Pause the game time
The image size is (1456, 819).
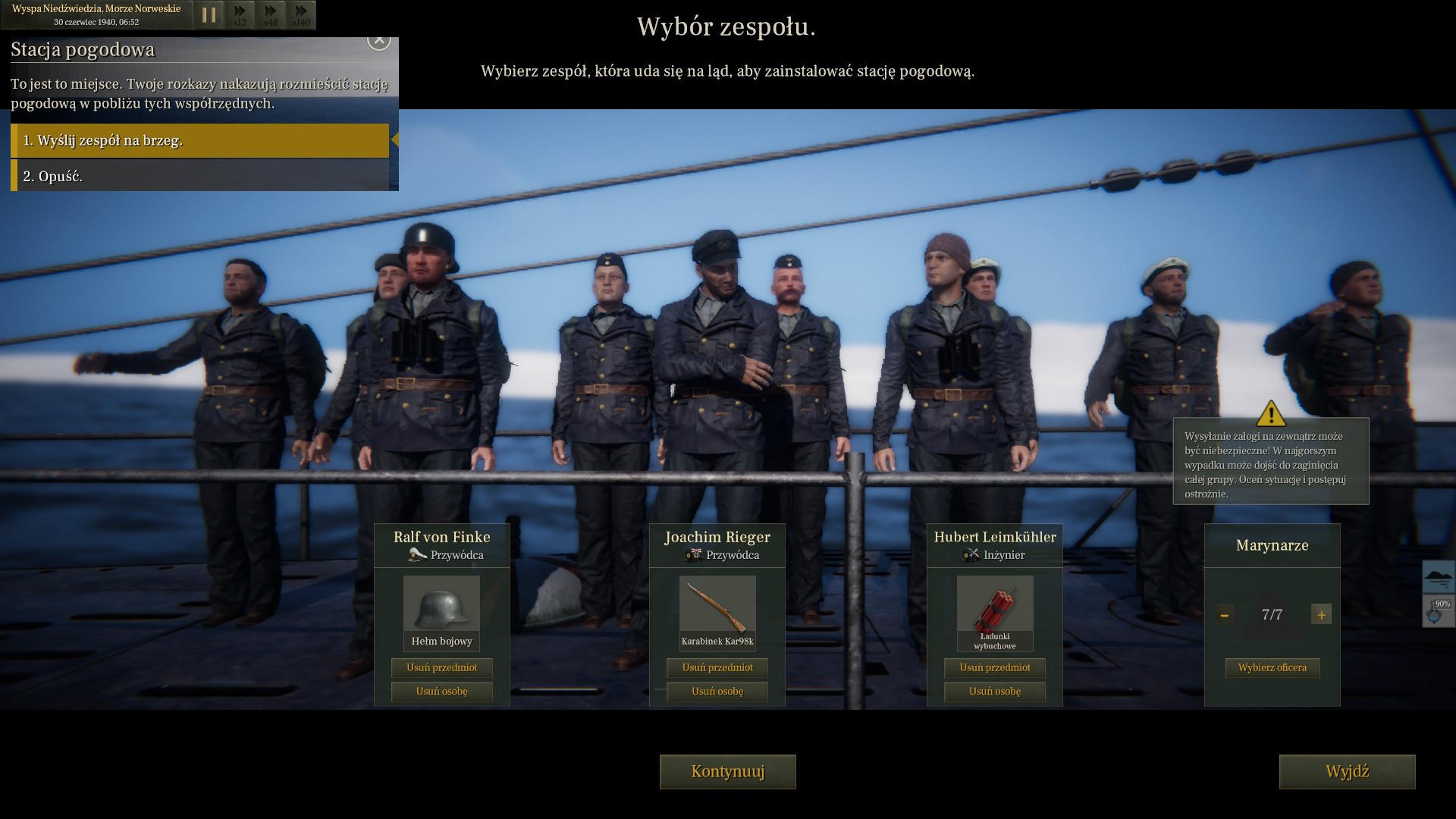[x=209, y=14]
